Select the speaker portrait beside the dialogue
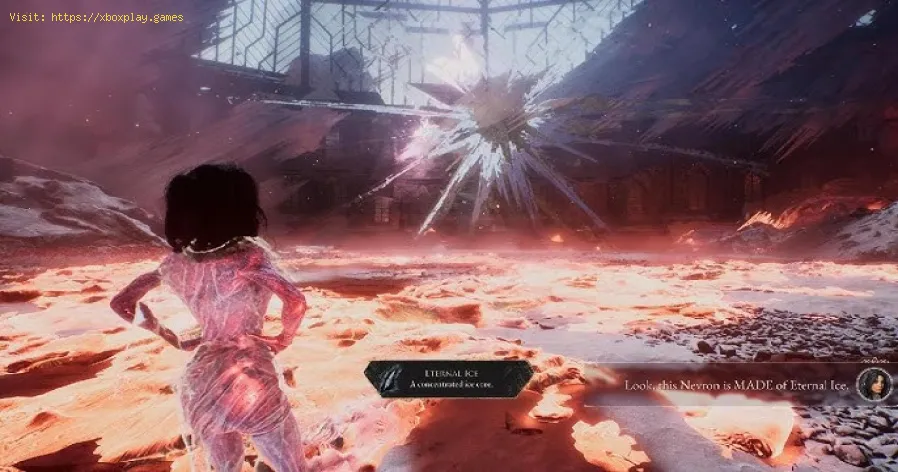The image size is (898, 472). click(874, 384)
